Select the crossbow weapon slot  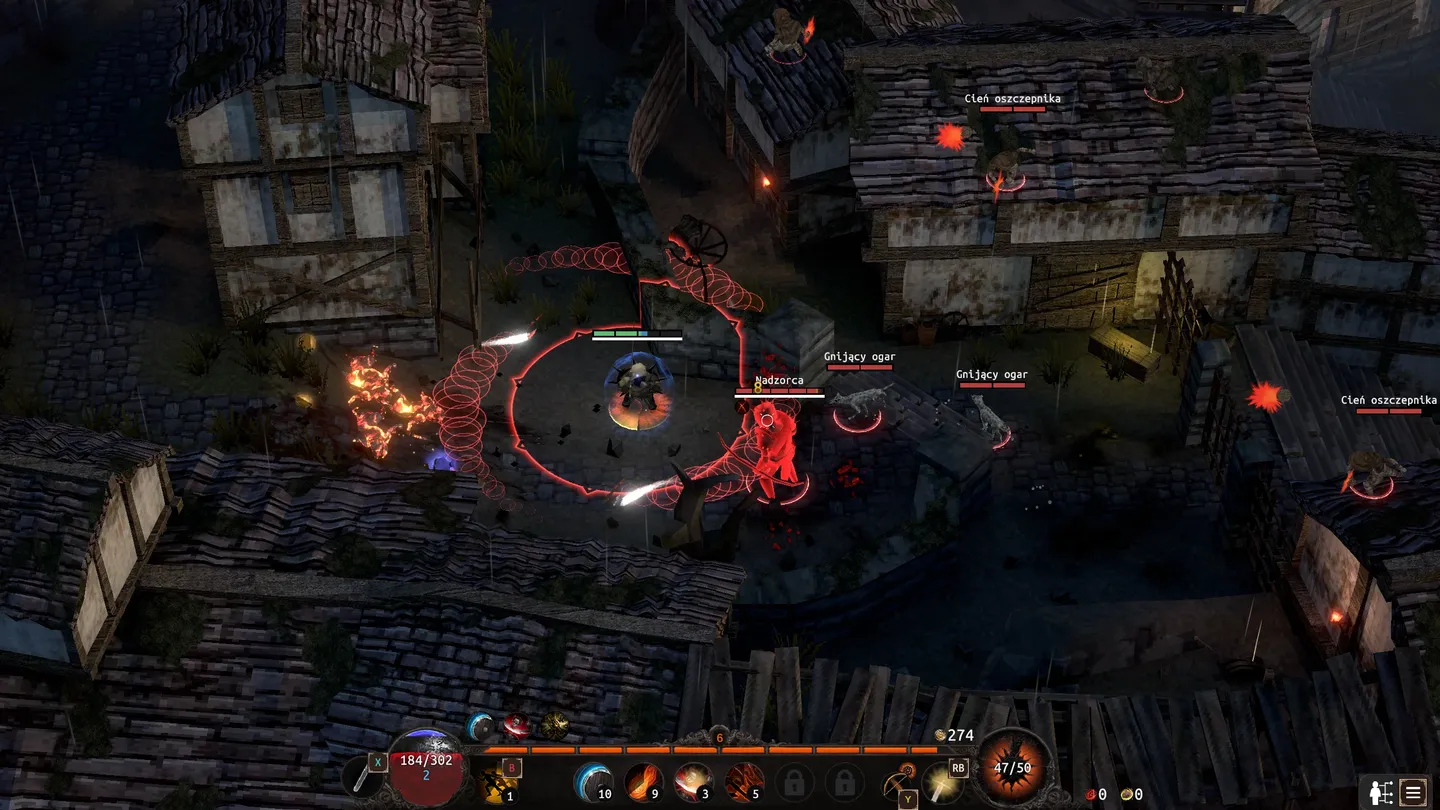pos(896,781)
